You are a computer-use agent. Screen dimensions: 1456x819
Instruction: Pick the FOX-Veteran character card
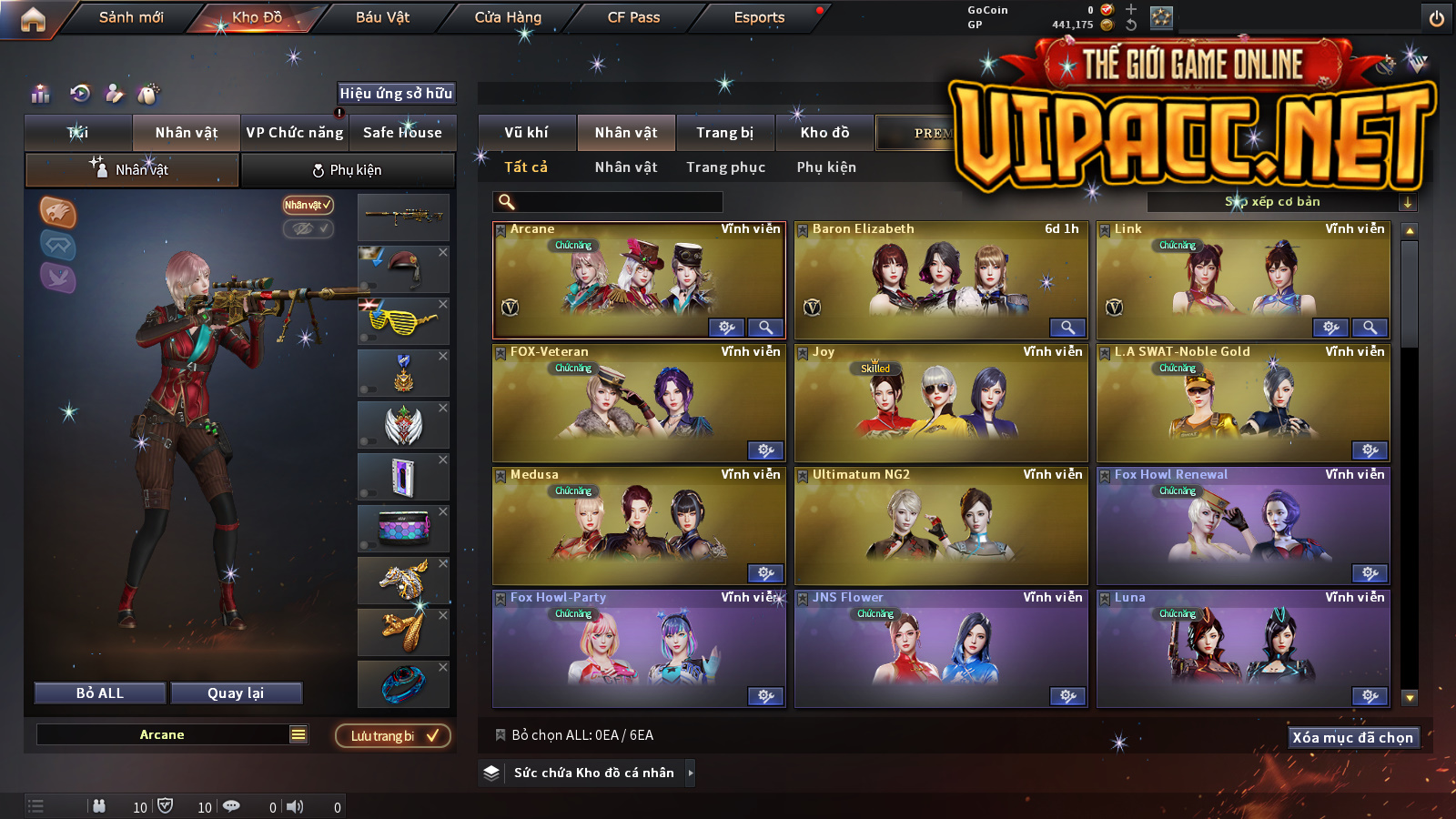pyautogui.click(x=639, y=403)
